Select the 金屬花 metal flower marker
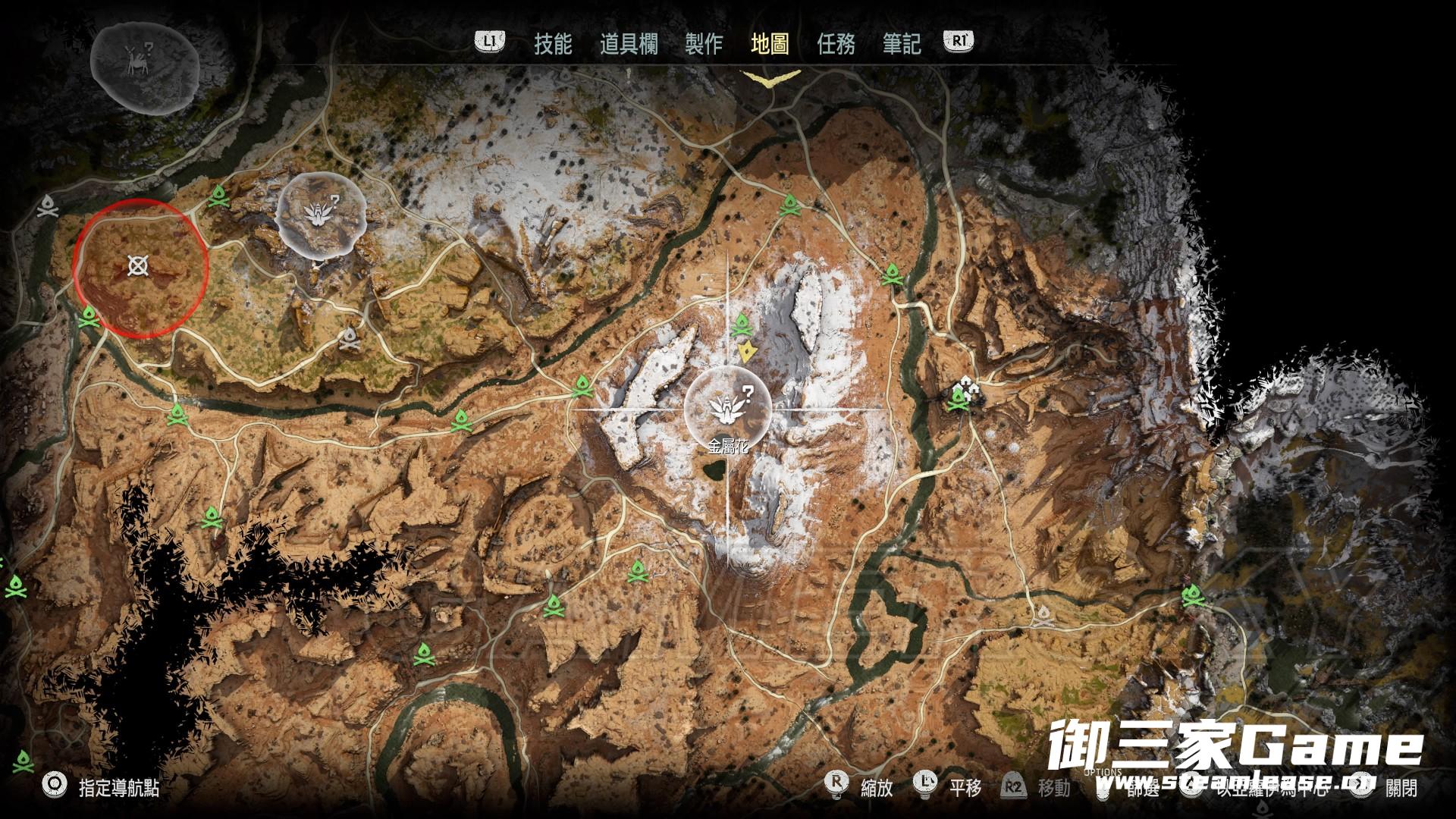Viewport: 1456px width, 819px height. point(727,408)
